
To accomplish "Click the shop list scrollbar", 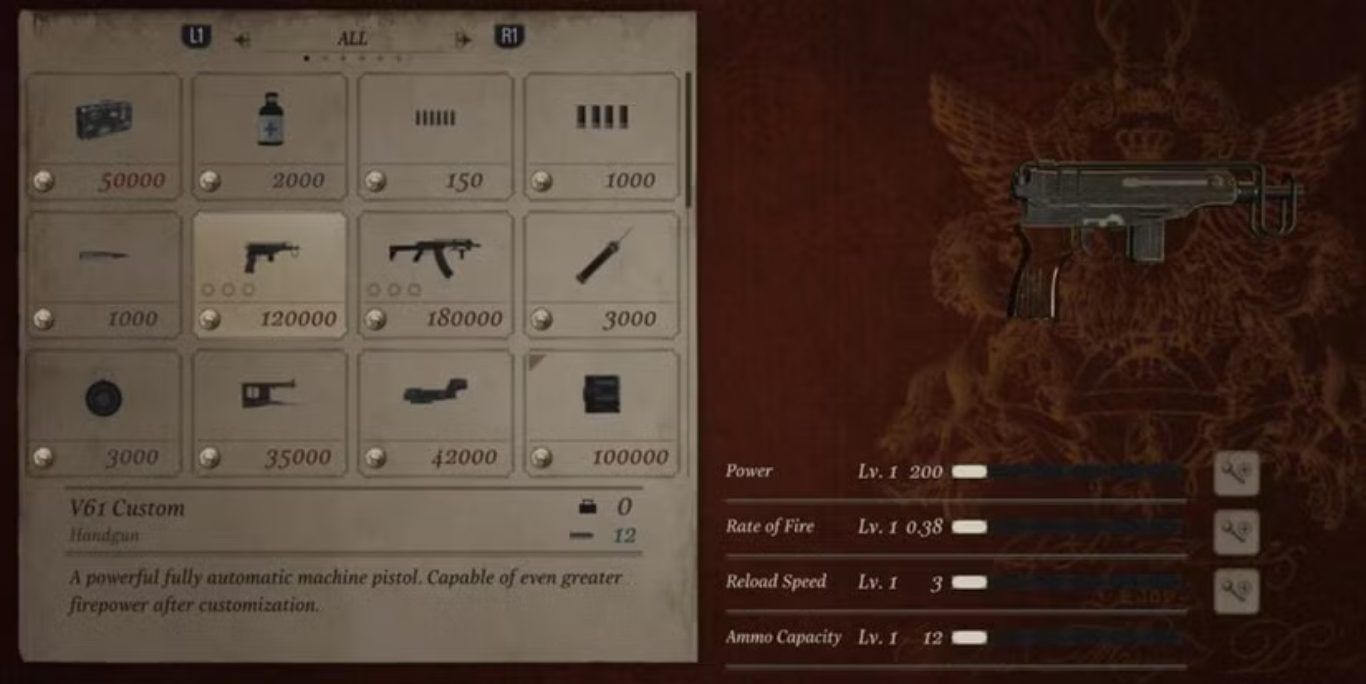I will point(688,140).
